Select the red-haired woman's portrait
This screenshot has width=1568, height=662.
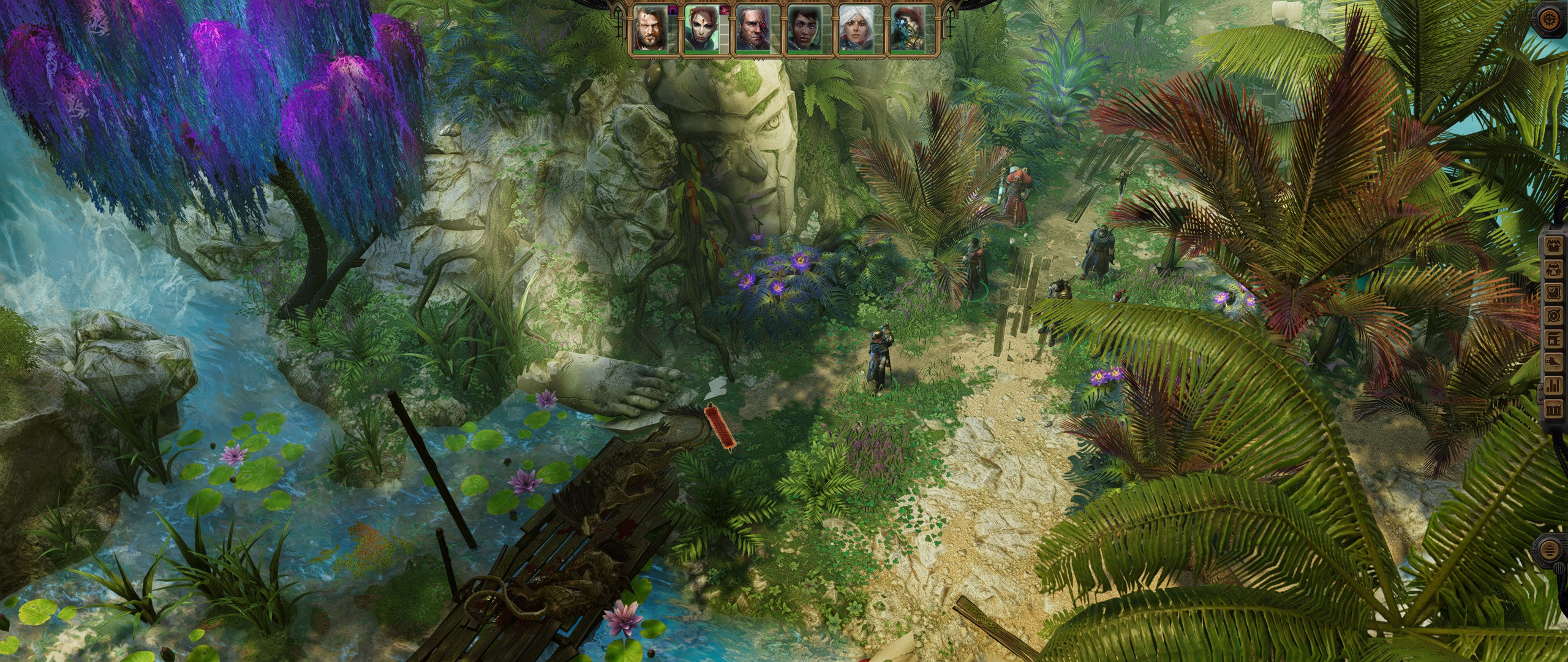[701, 29]
